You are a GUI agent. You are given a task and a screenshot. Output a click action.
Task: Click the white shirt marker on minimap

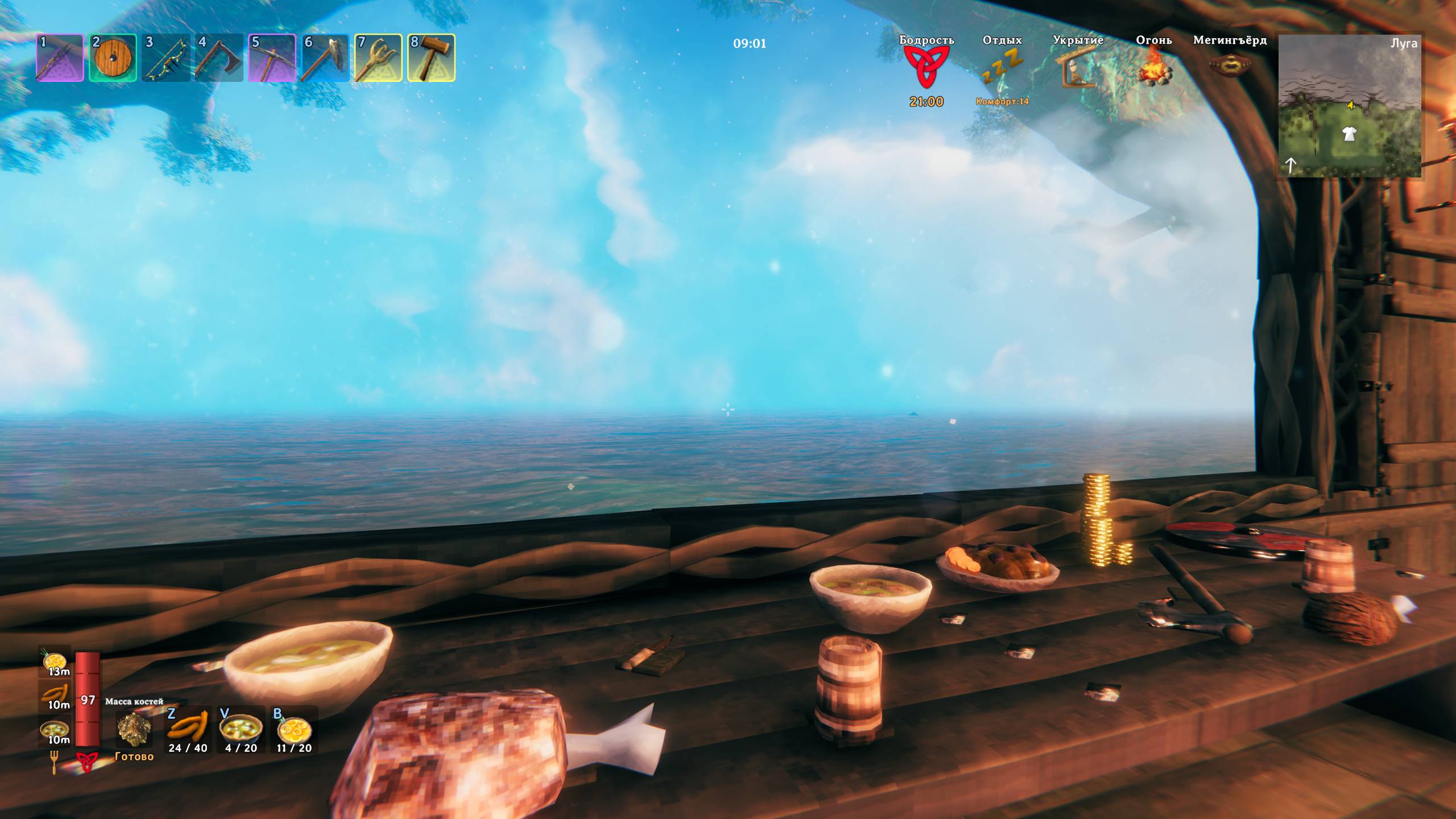pyautogui.click(x=1349, y=134)
